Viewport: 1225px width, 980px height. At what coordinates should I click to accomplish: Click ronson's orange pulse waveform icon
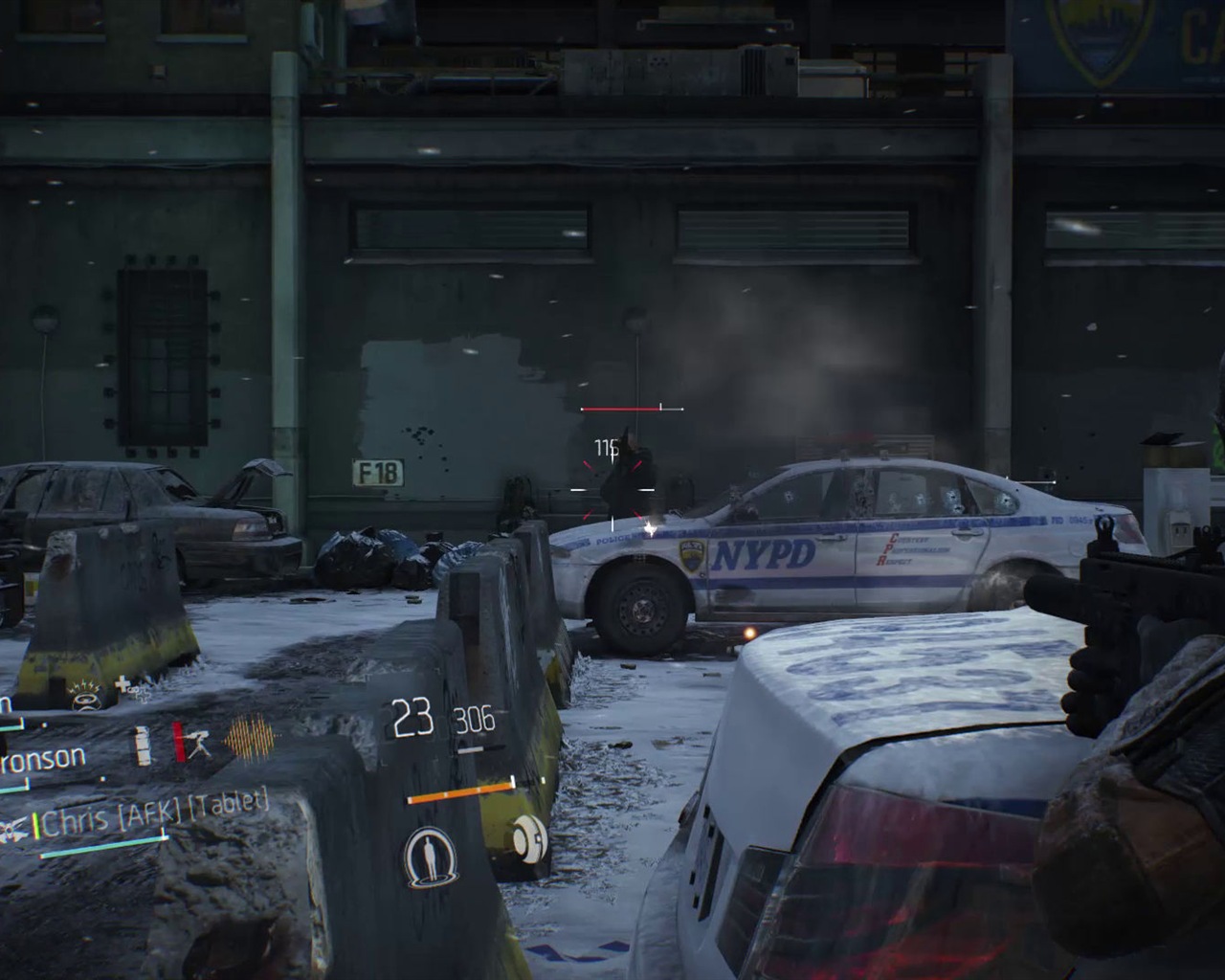[249, 739]
